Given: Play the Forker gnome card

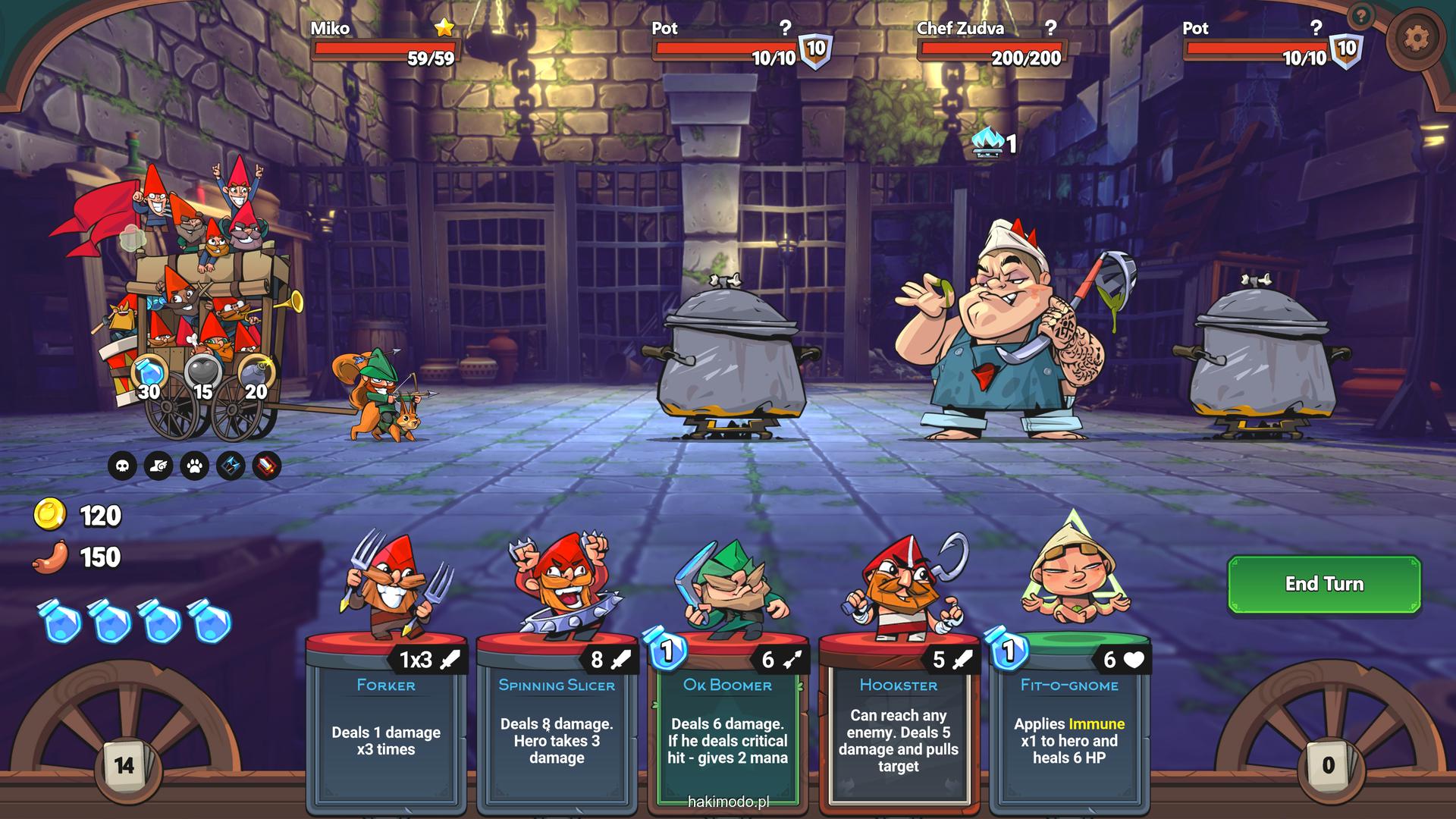Looking at the screenshot, I should tap(386, 720).
